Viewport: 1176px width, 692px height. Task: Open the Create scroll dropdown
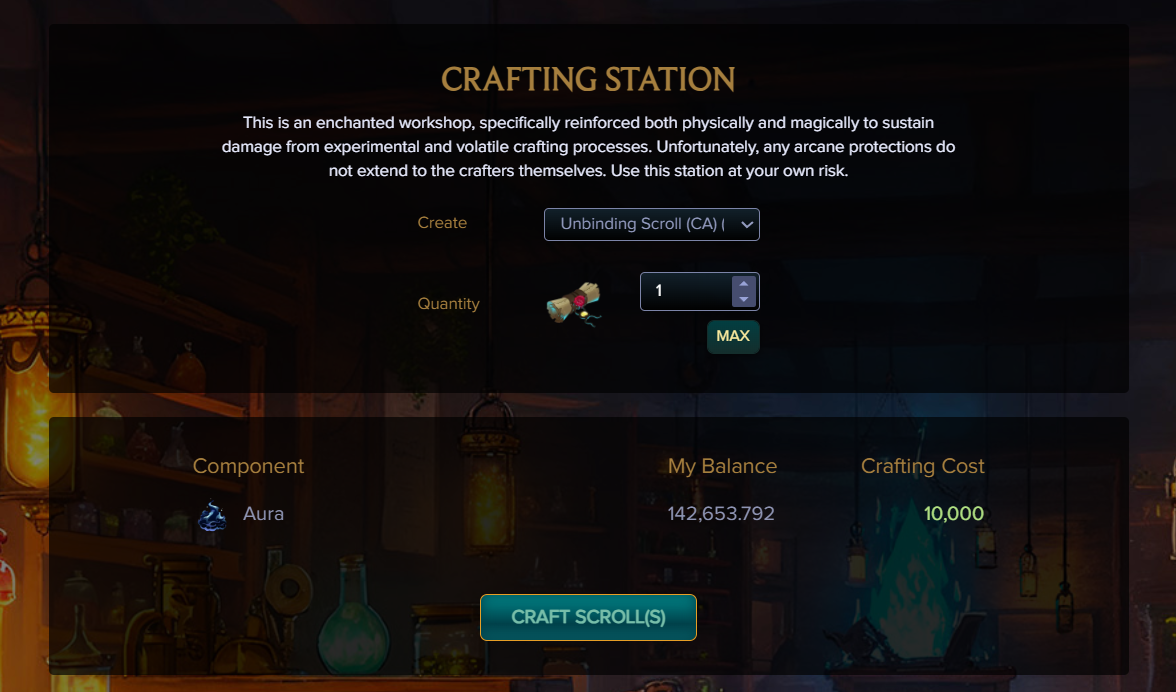651,224
